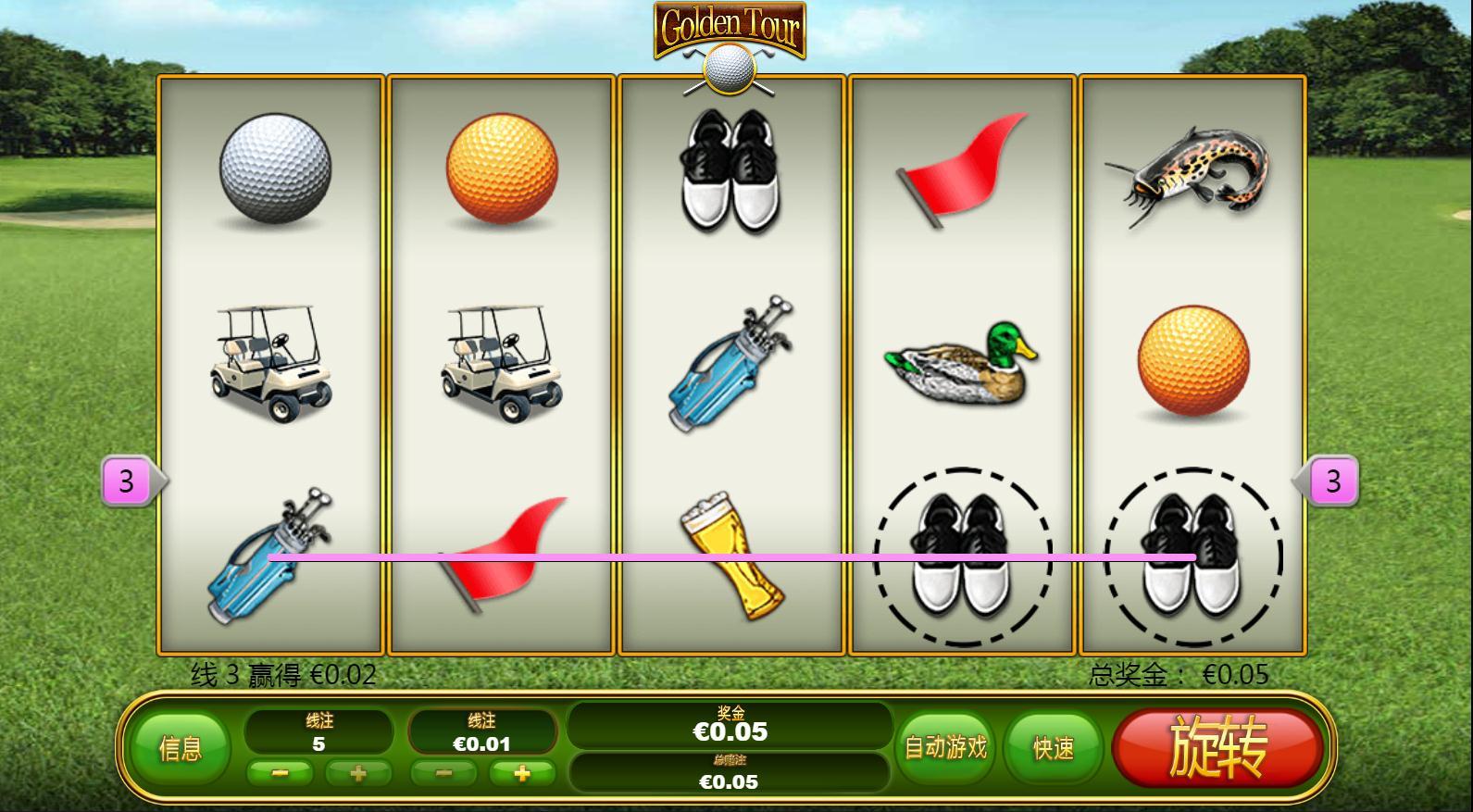1473x812 pixels.
Task: Select the right payline 3 marker
Action: [x=1332, y=481]
